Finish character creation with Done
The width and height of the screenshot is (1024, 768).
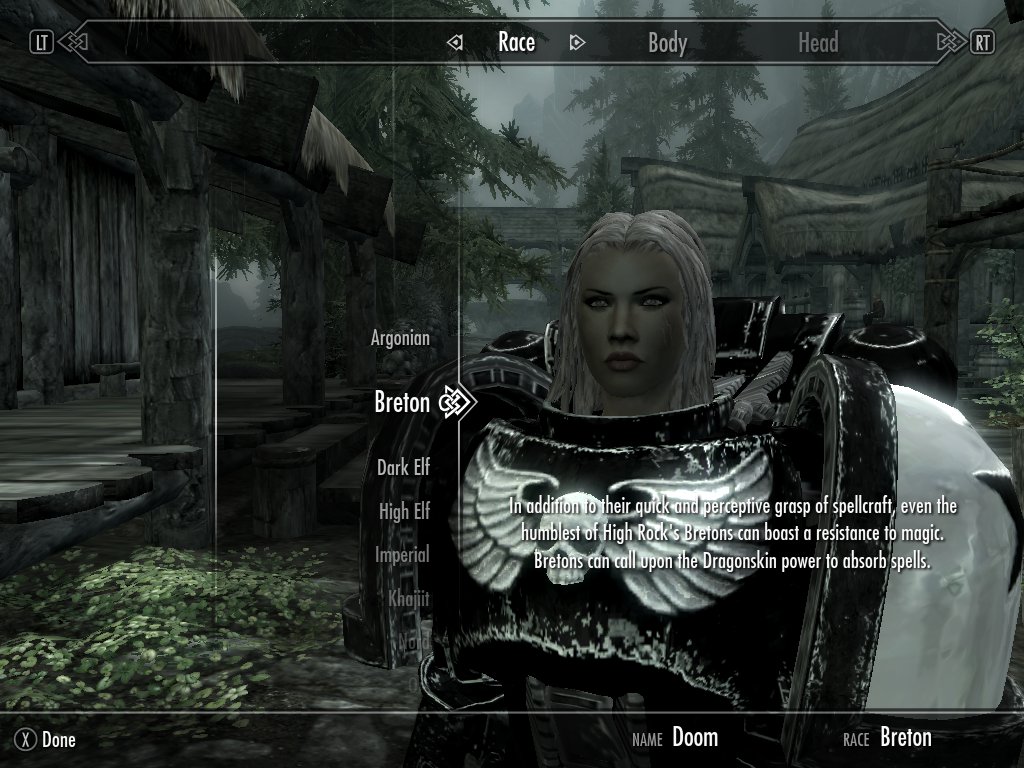tap(46, 740)
